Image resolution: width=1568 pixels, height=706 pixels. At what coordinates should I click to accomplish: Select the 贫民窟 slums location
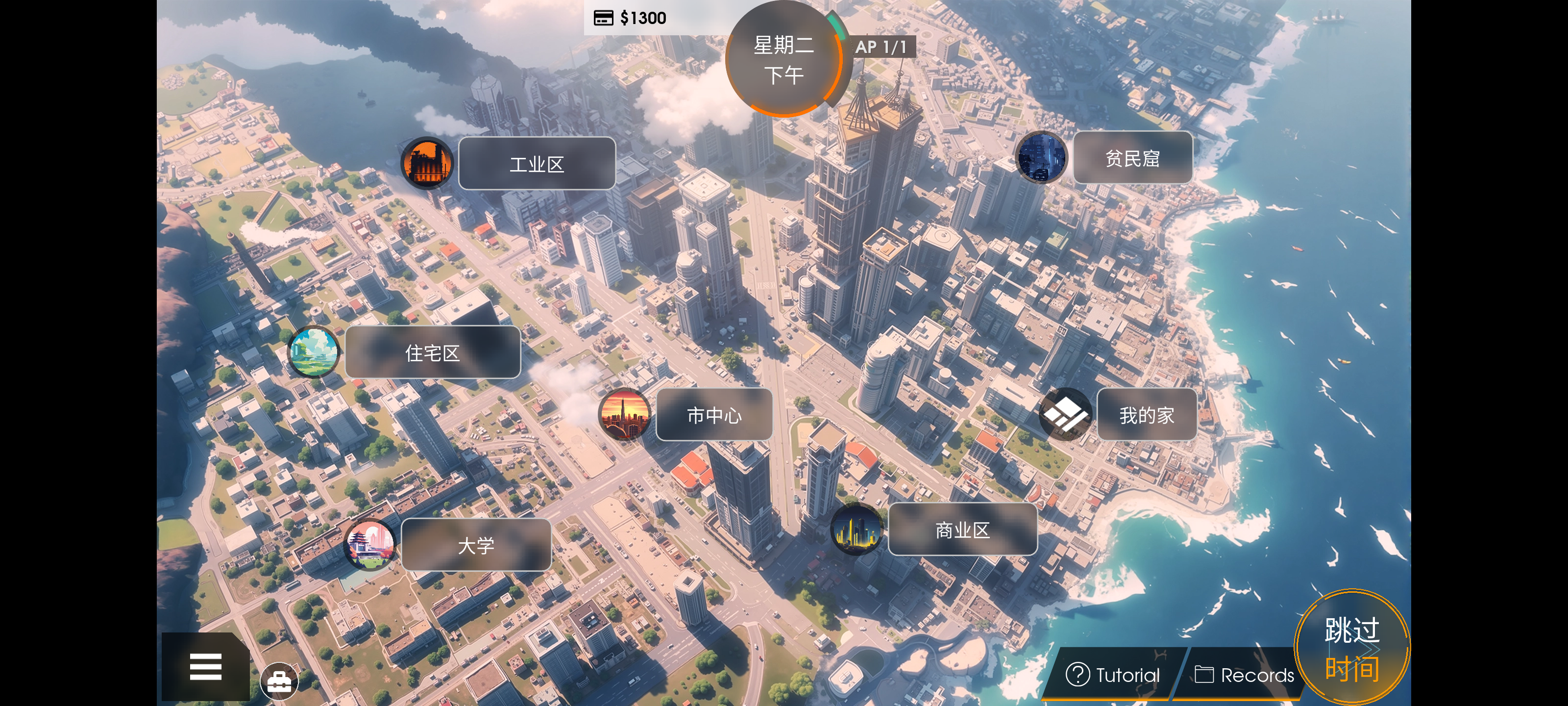click(1131, 158)
